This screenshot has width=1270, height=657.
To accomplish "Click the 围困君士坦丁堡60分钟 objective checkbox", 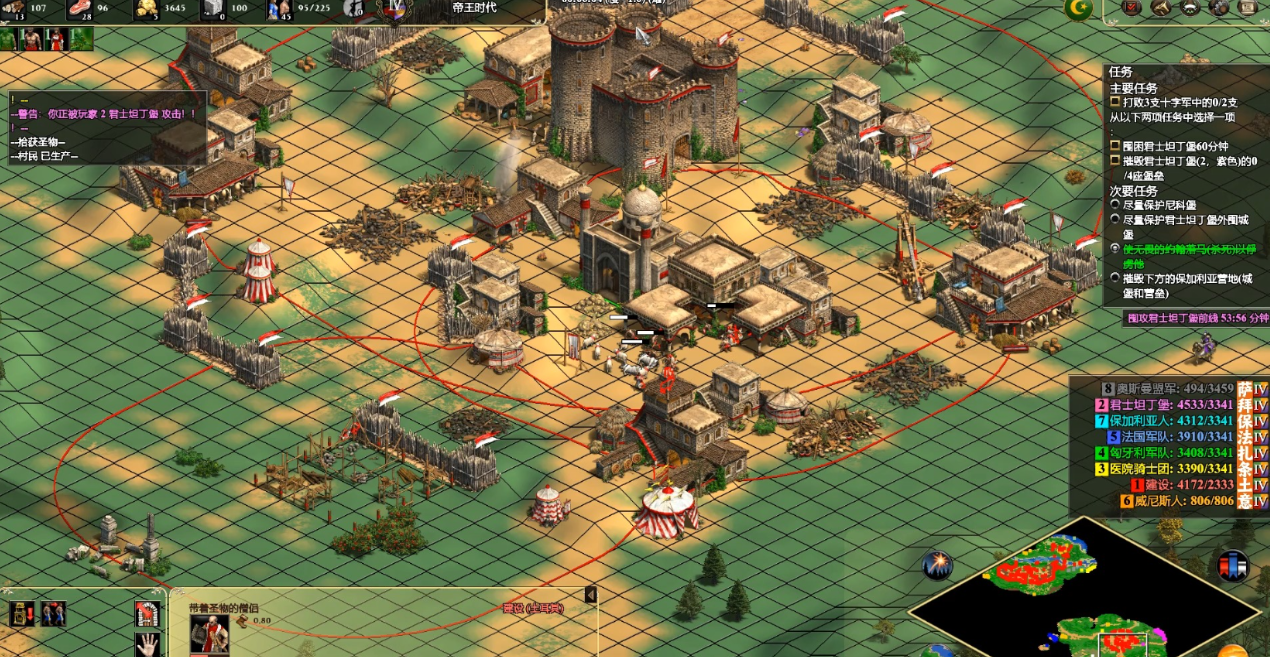I will click(x=1115, y=146).
